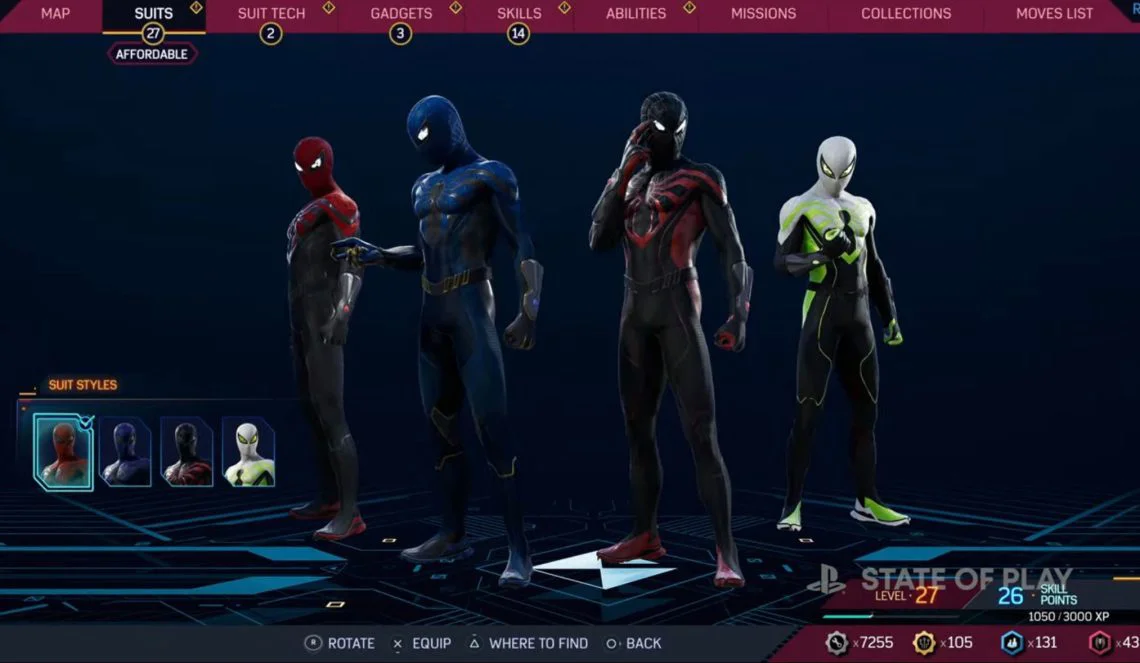The width and height of the screenshot is (1140, 663).
Task: Pick the black and red suit style
Action: click(x=187, y=452)
